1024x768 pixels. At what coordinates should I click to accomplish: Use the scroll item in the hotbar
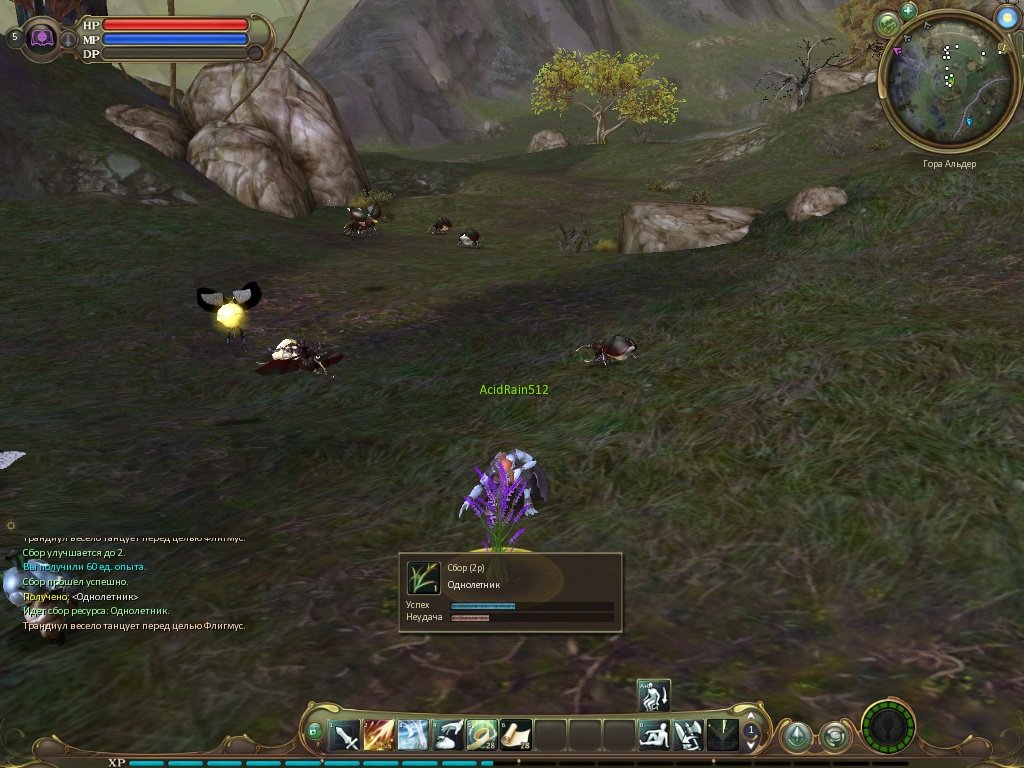pos(516,736)
